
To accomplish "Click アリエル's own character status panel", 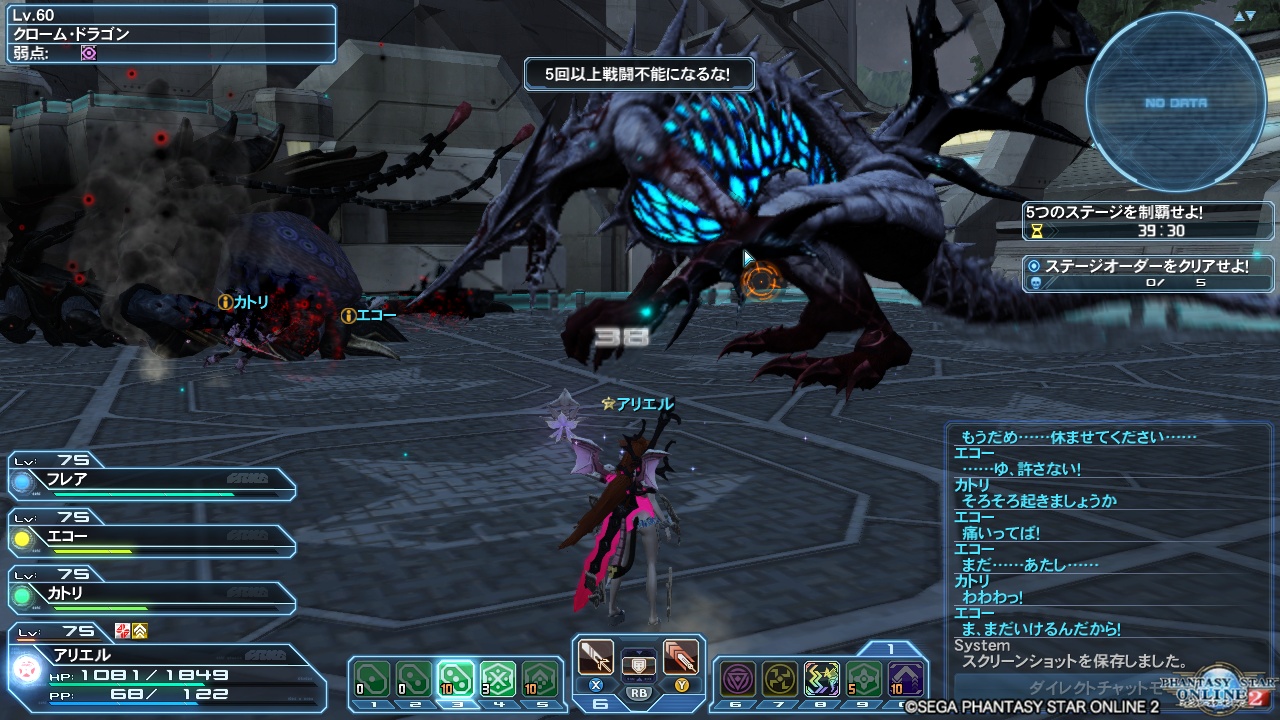I will pos(165,672).
